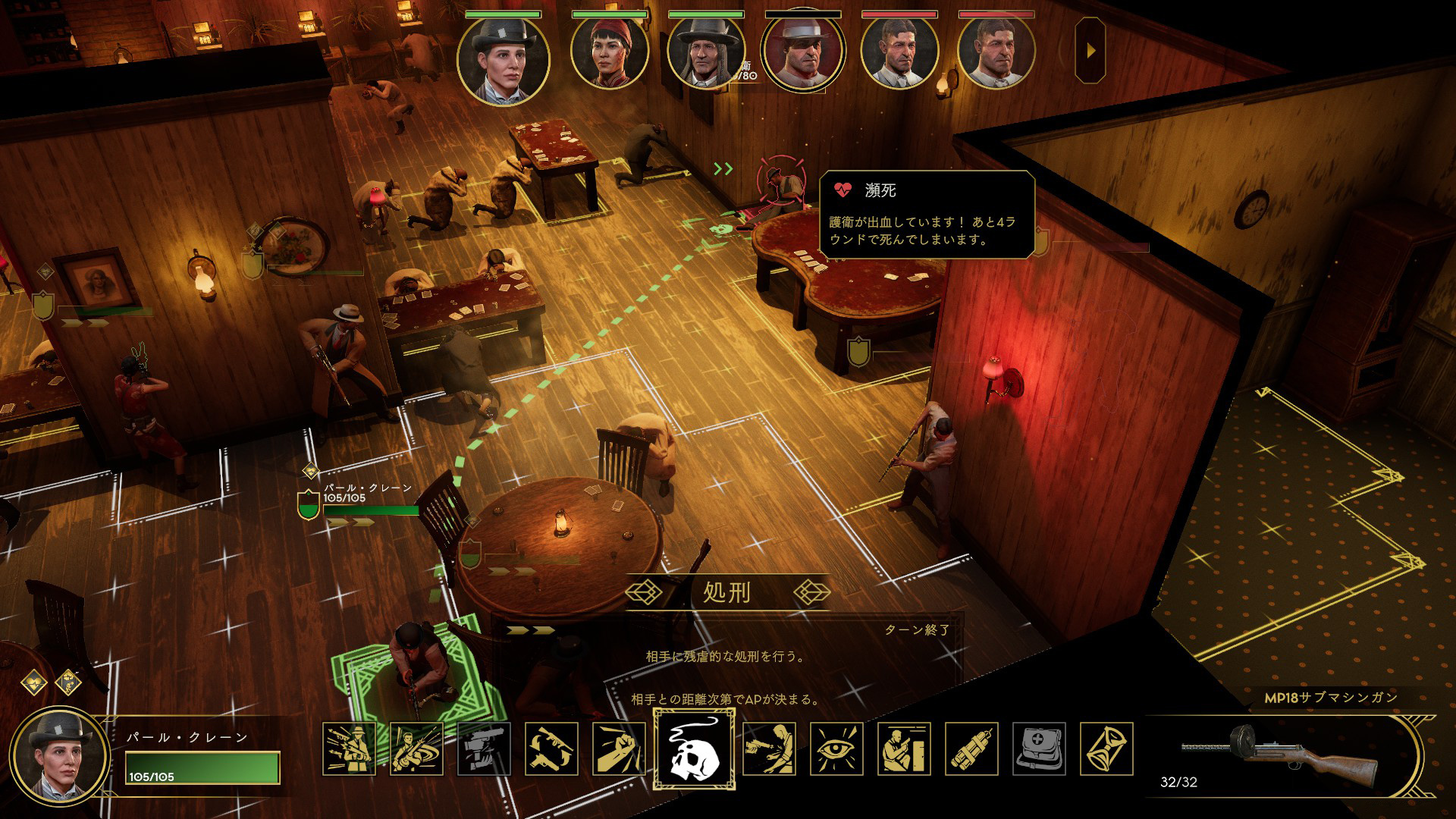
Task: Activate the eye overwatch ability
Action: click(836, 749)
